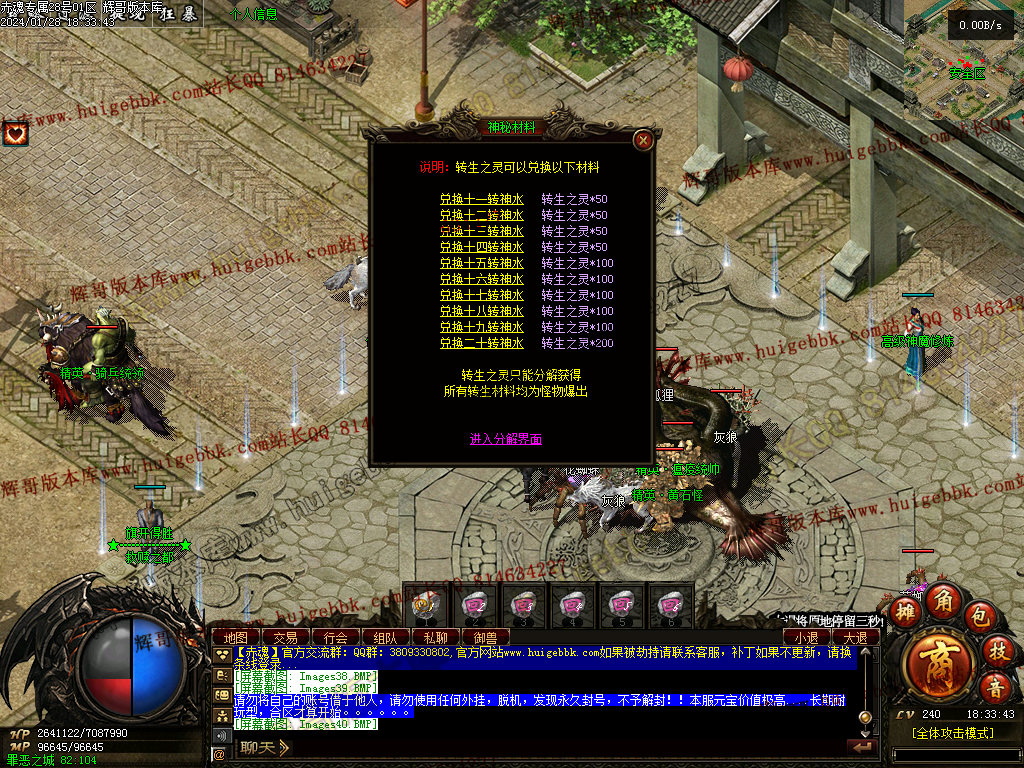The image size is (1024, 768).
Task: Open the 交易 trade tab
Action: tap(286, 637)
